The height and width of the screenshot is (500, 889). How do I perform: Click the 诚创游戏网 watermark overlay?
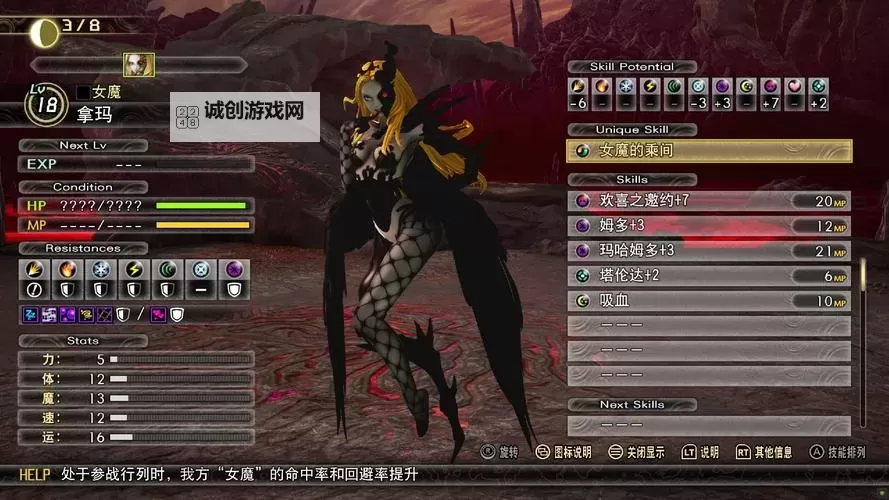pos(246,116)
